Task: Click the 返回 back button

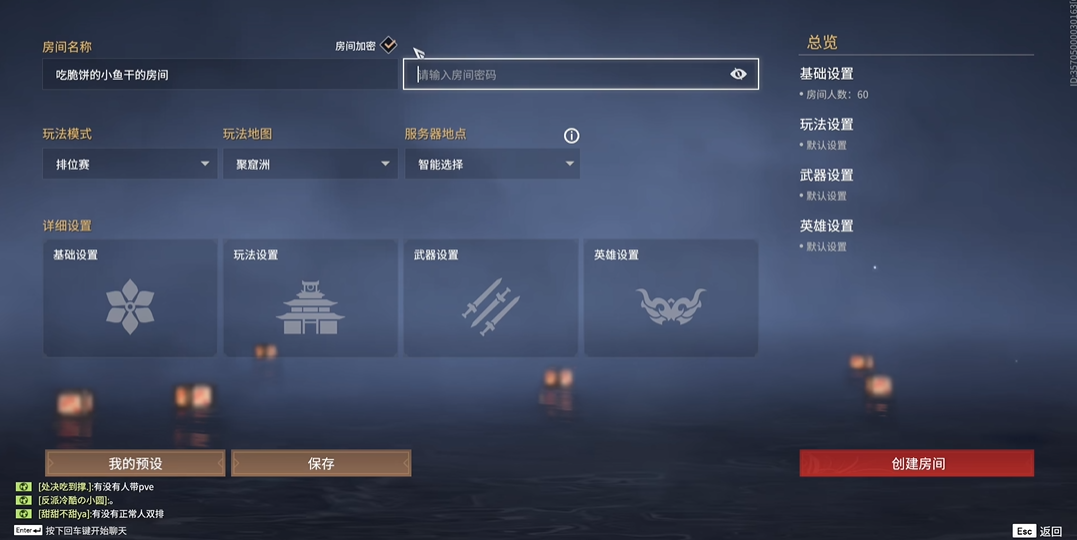Action: click(1038, 531)
